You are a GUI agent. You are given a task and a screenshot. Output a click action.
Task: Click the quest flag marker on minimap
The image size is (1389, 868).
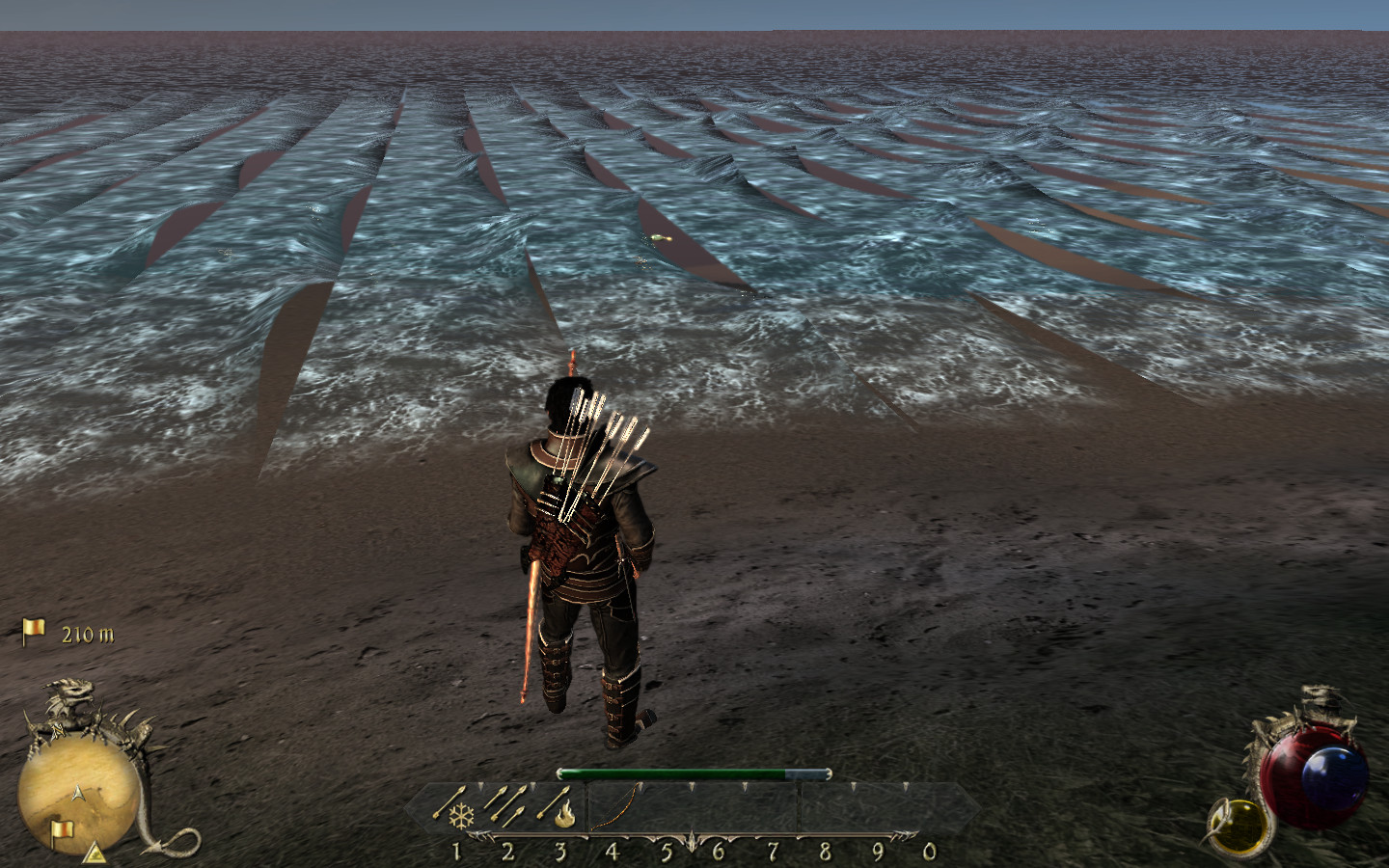(61, 828)
